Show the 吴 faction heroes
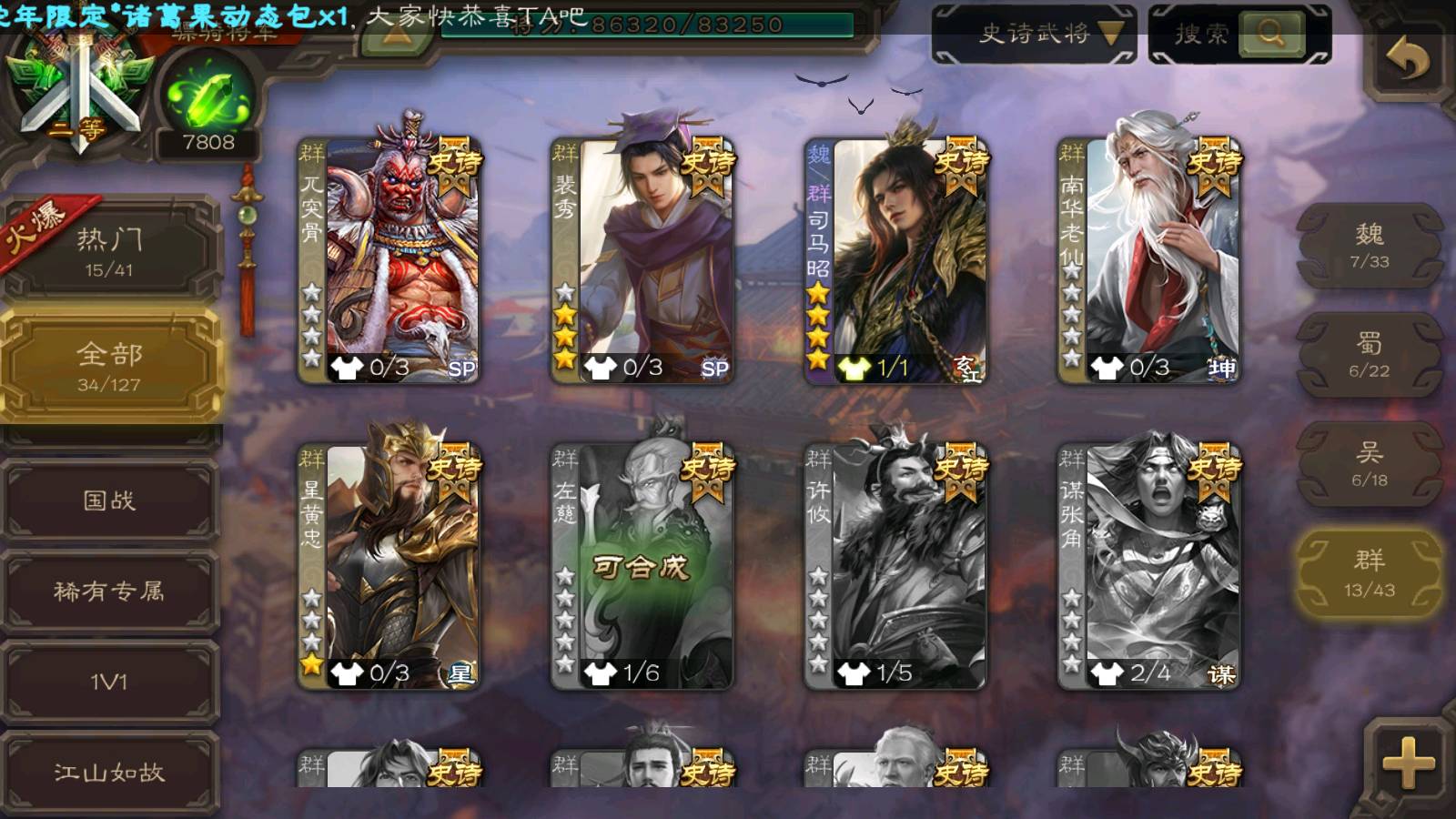The width and height of the screenshot is (1456, 819). (x=1369, y=464)
